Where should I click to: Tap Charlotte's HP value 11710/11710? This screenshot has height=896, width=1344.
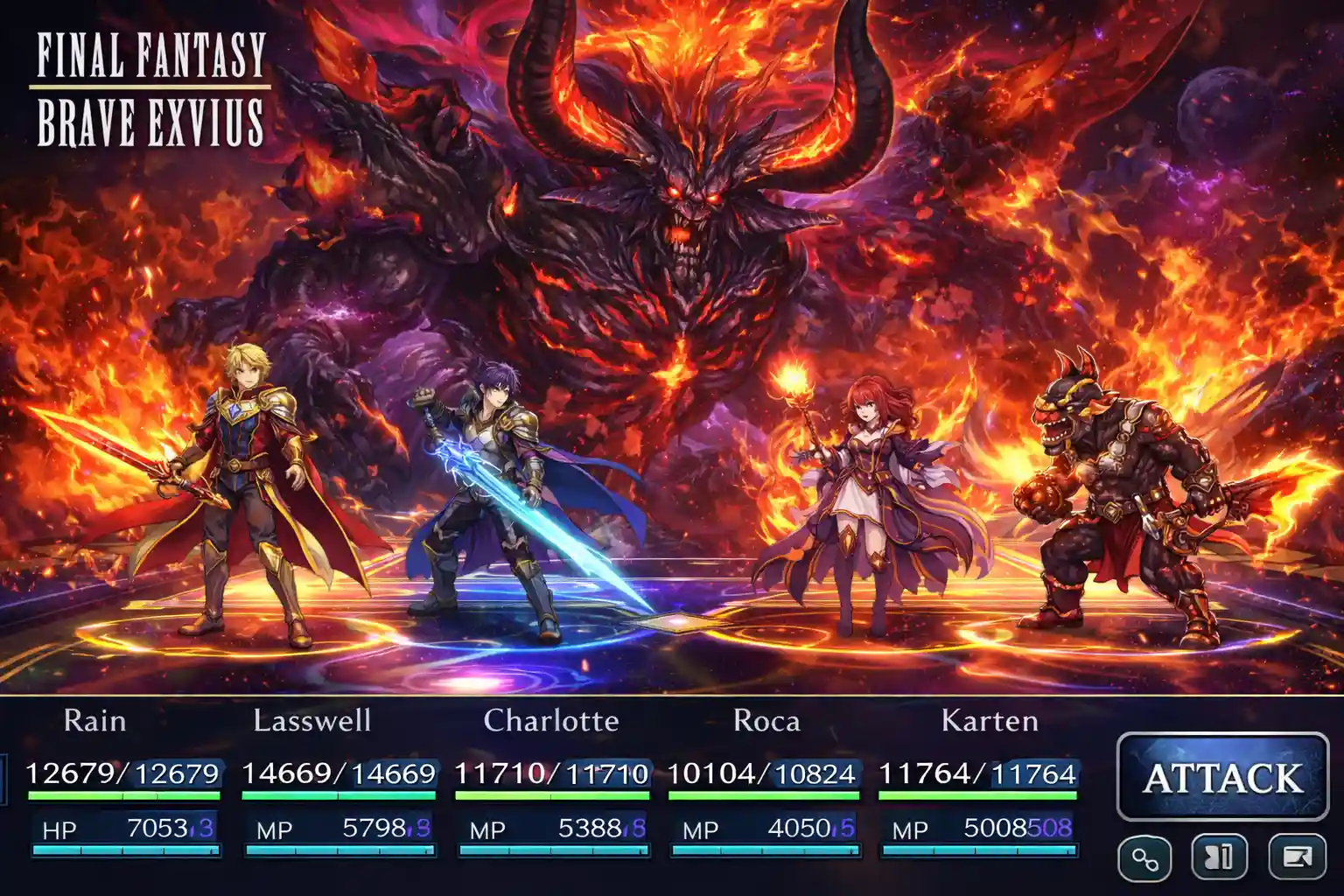point(551,774)
